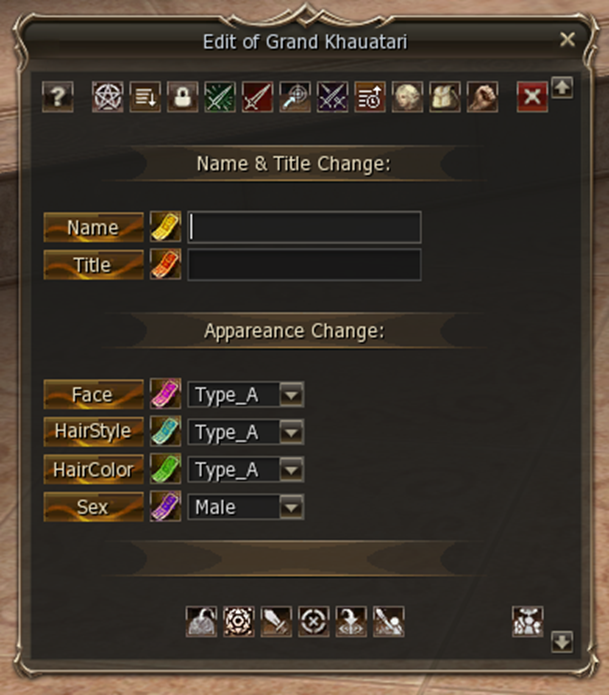
Task: Click the Face button
Action: click(93, 395)
